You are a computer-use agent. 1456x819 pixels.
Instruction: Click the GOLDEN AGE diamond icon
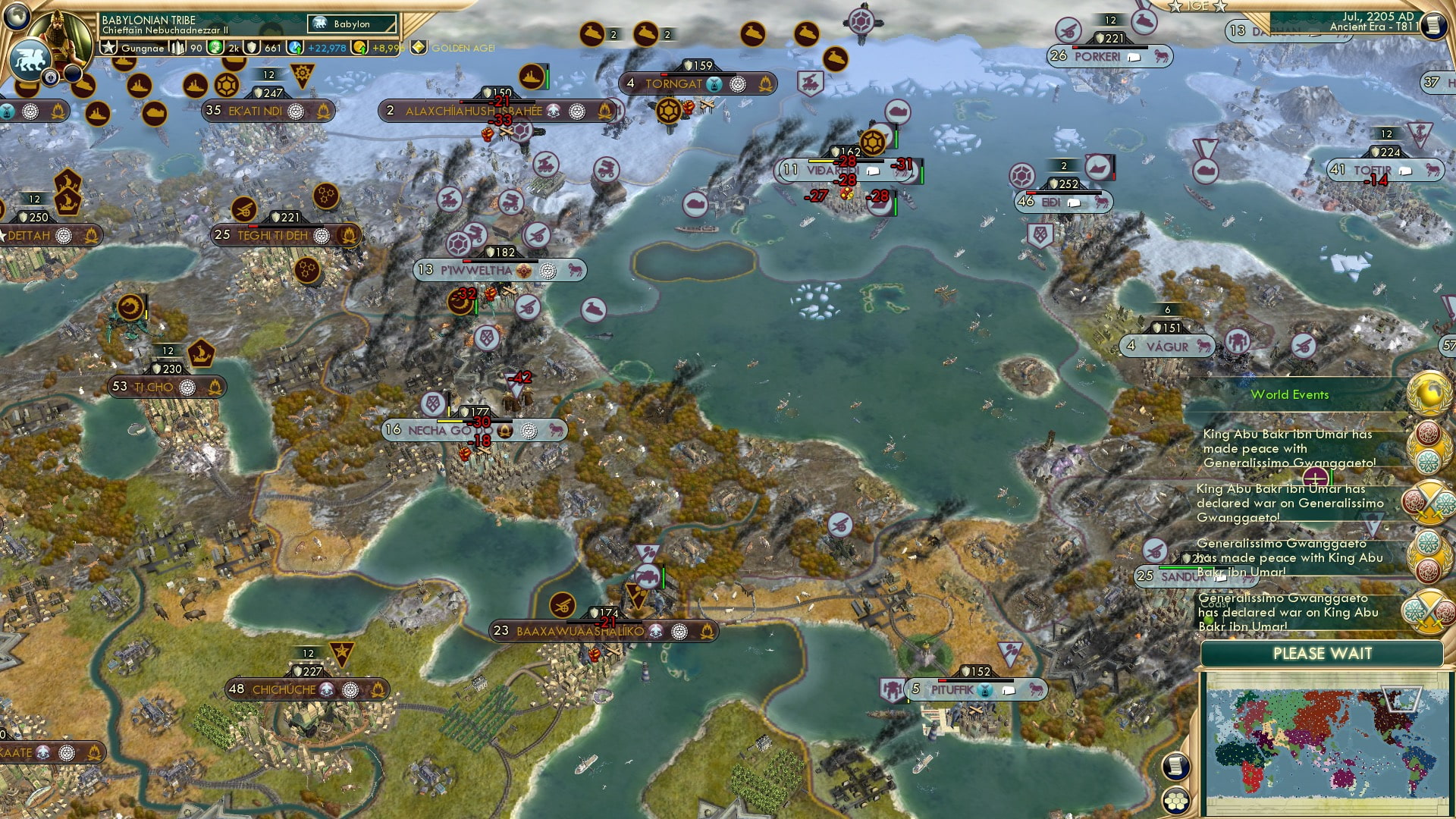(419, 47)
